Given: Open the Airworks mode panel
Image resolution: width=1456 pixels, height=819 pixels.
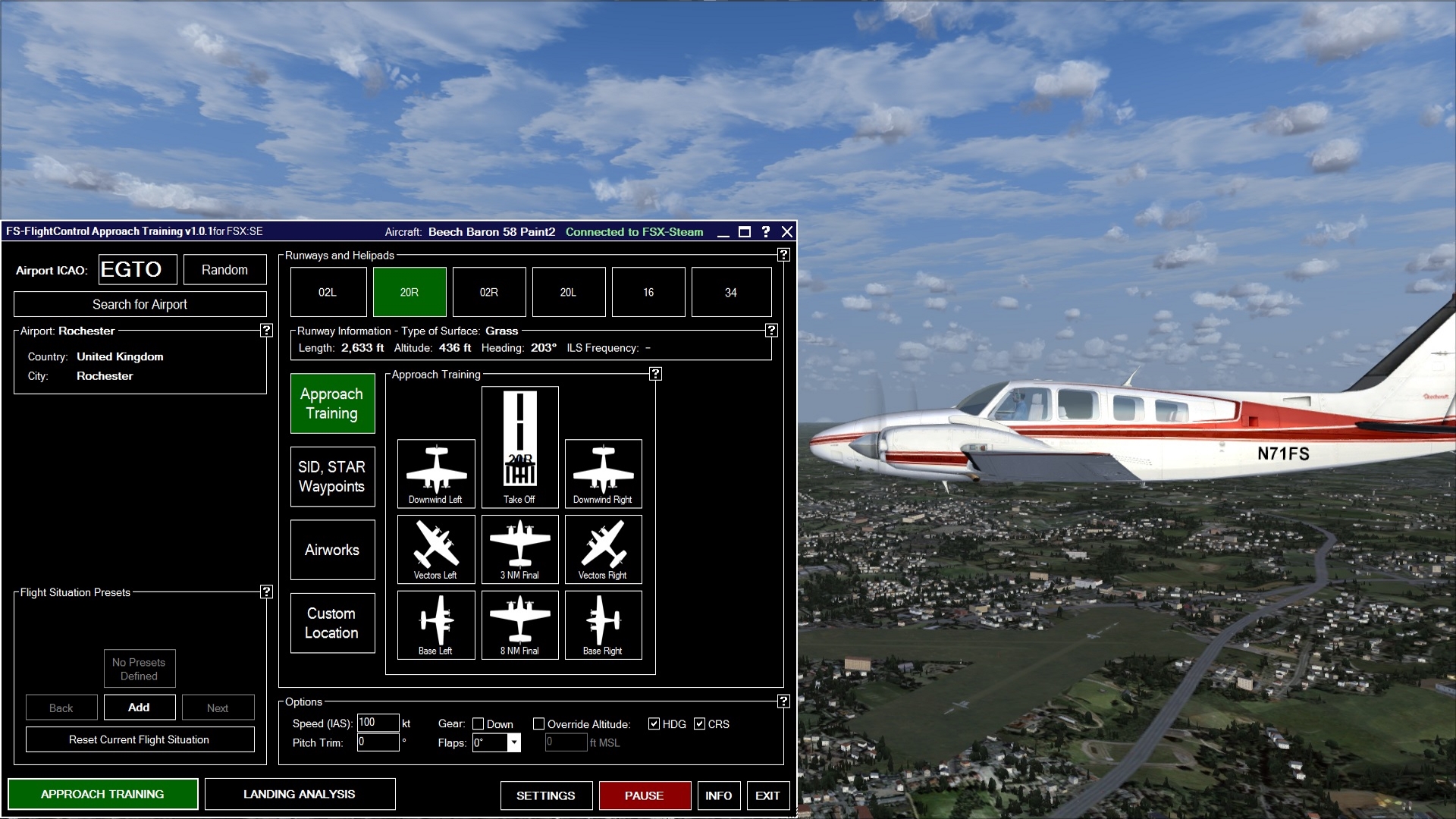Looking at the screenshot, I should pyautogui.click(x=332, y=550).
